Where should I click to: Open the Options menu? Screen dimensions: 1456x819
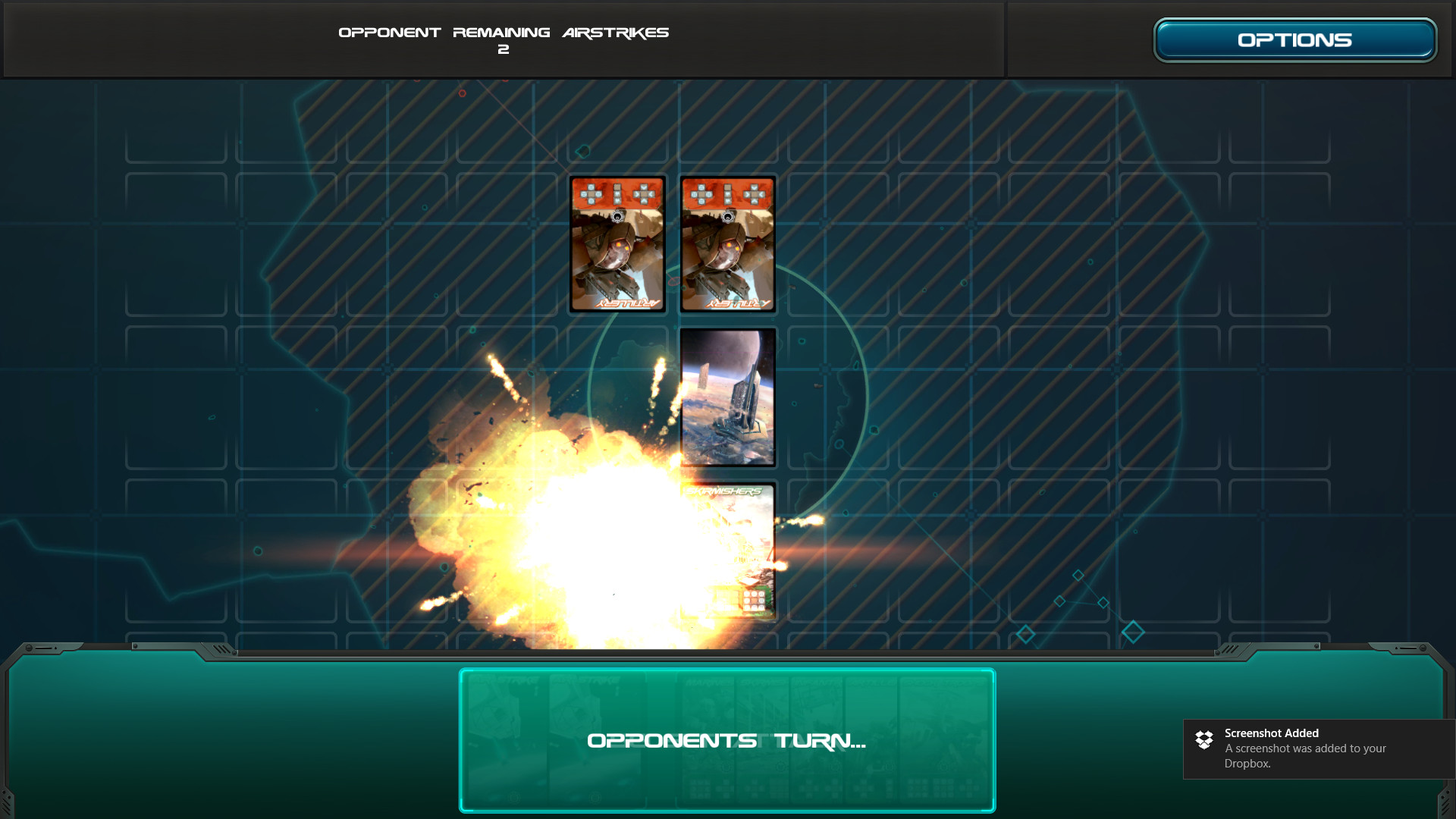pyautogui.click(x=1294, y=39)
